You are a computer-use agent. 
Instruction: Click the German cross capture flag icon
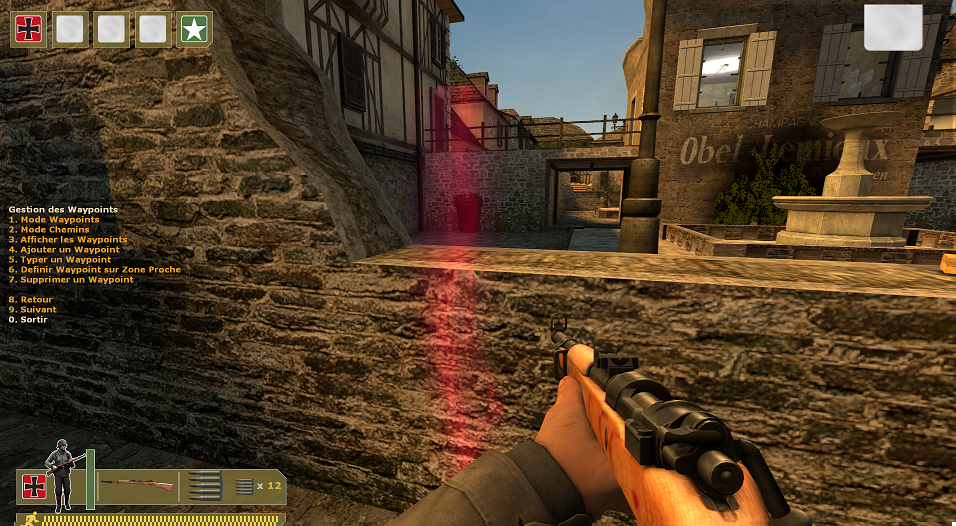coord(27,30)
